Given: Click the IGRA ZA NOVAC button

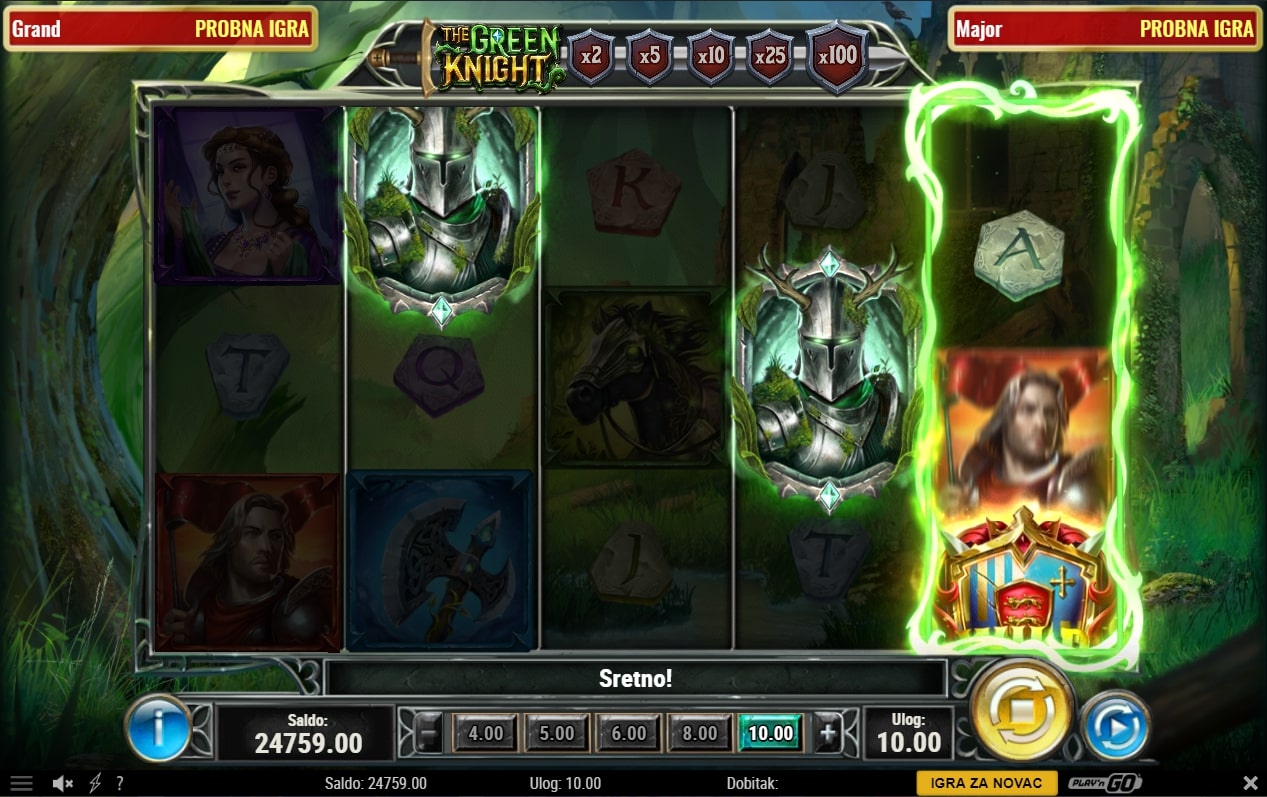Looking at the screenshot, I should click(x=986, y=783).
